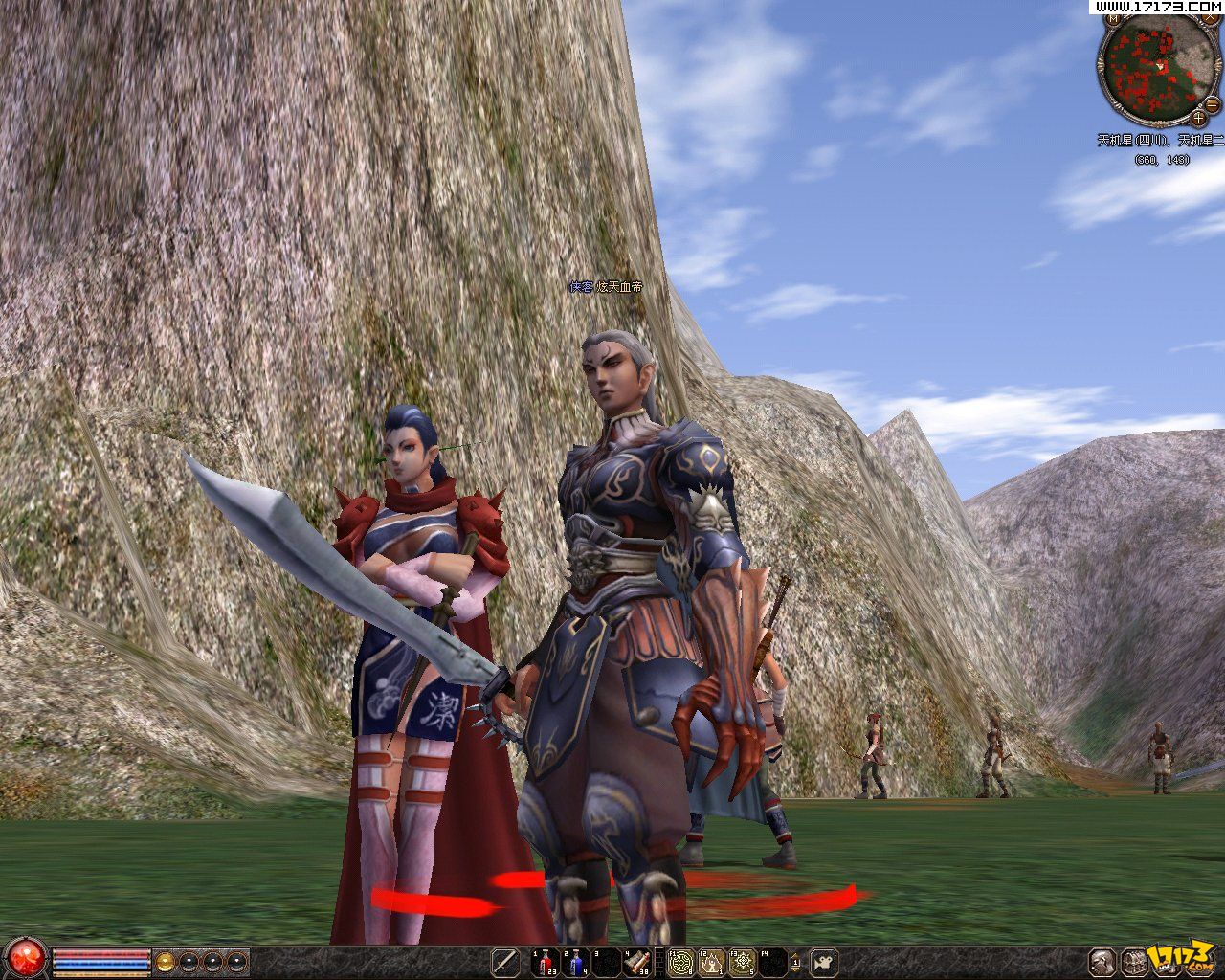Zoom out the minimap with the minus button
This screenshot has height=980, width=1225.
tap(1212, 104)
